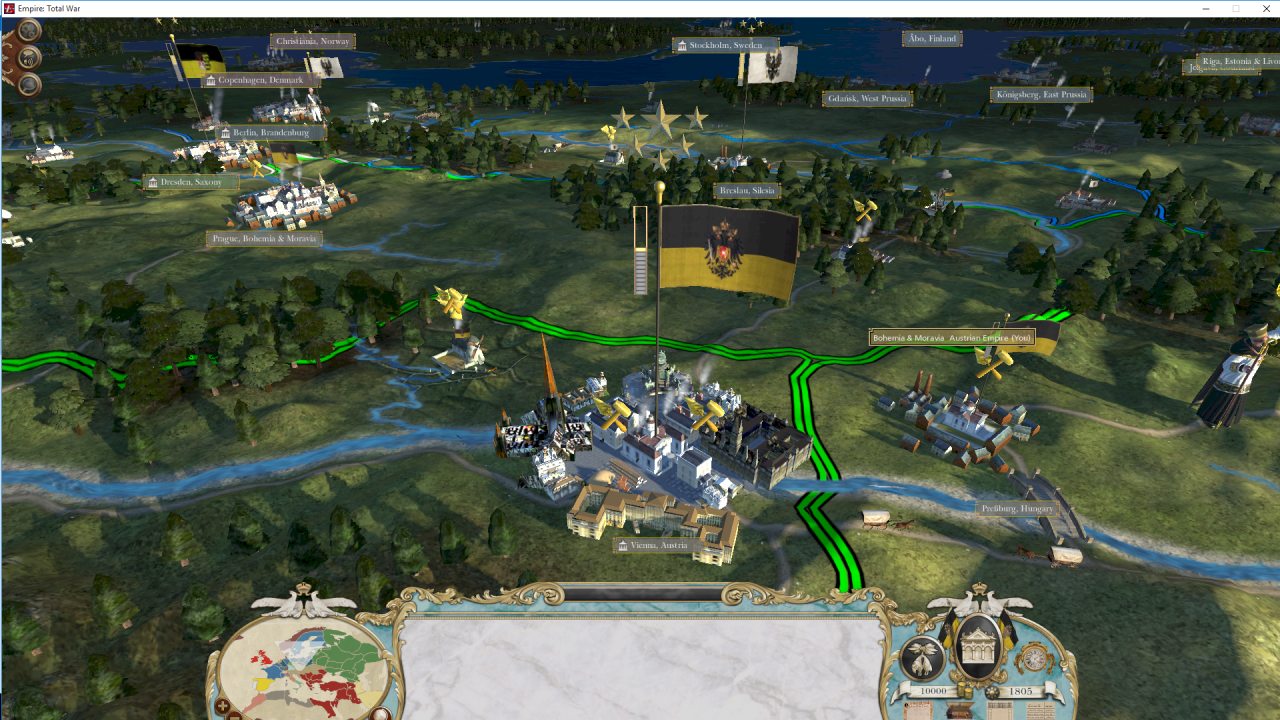Select the Stockholm, Sweden label
The width and height of the screenshot is (1280, 720).
[x=724, y=45]
